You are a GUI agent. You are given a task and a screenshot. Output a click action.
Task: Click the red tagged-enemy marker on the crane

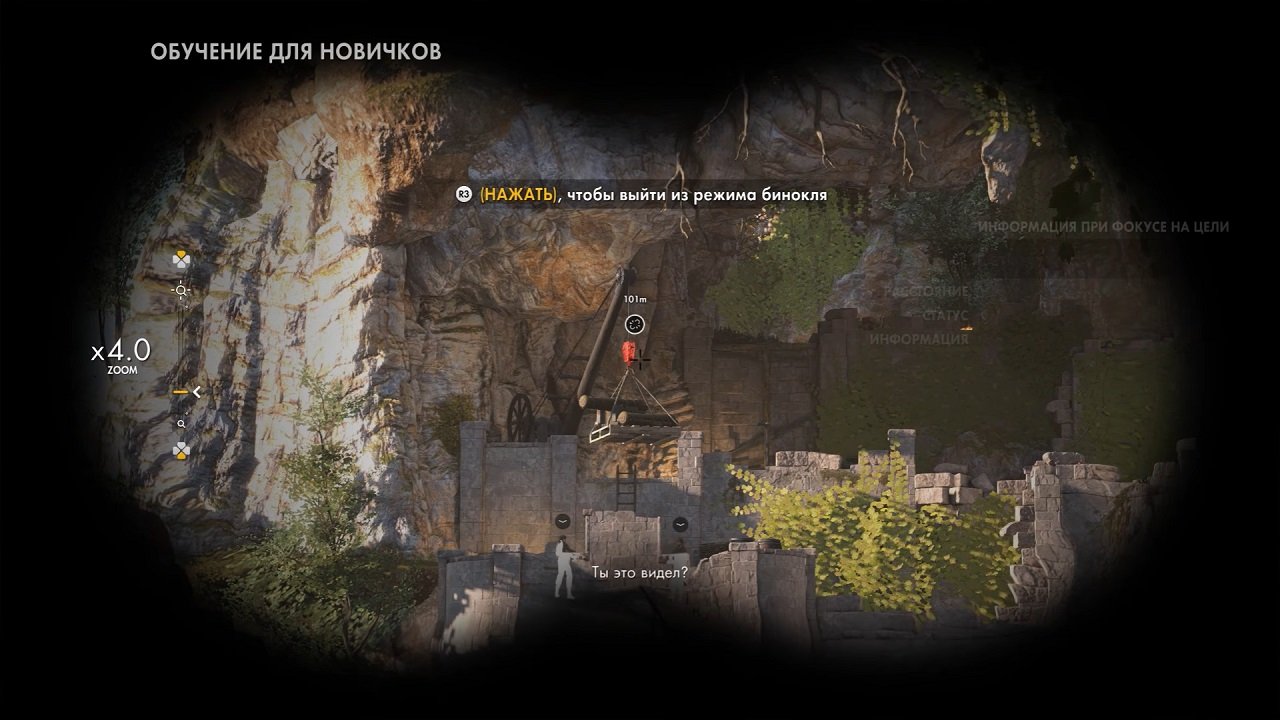(x=628, y=352)
